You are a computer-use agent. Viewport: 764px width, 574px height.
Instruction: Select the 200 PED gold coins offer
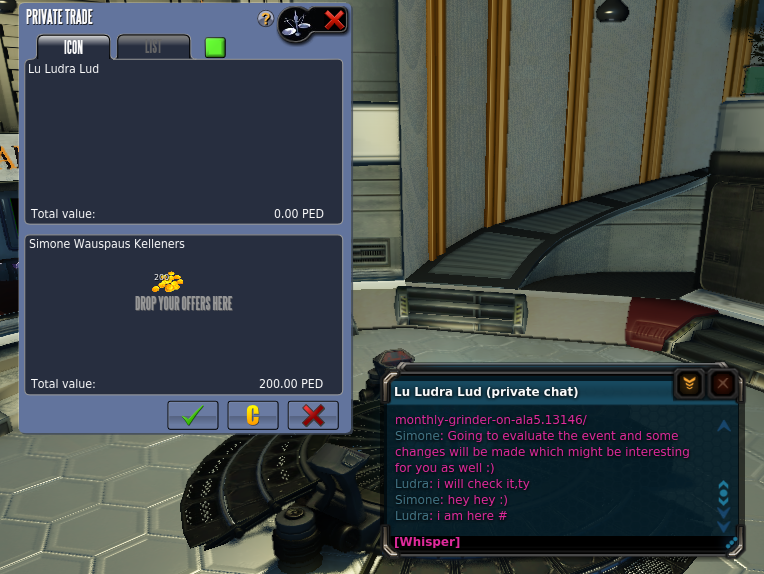tap(172, 282)
